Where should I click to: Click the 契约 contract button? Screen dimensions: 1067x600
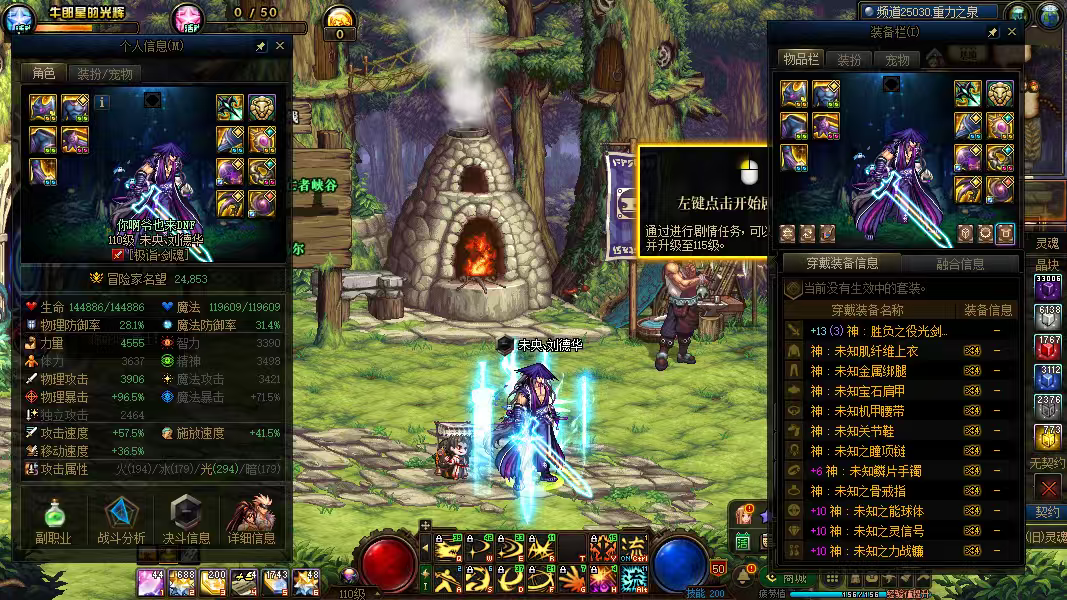[1047, 511]
